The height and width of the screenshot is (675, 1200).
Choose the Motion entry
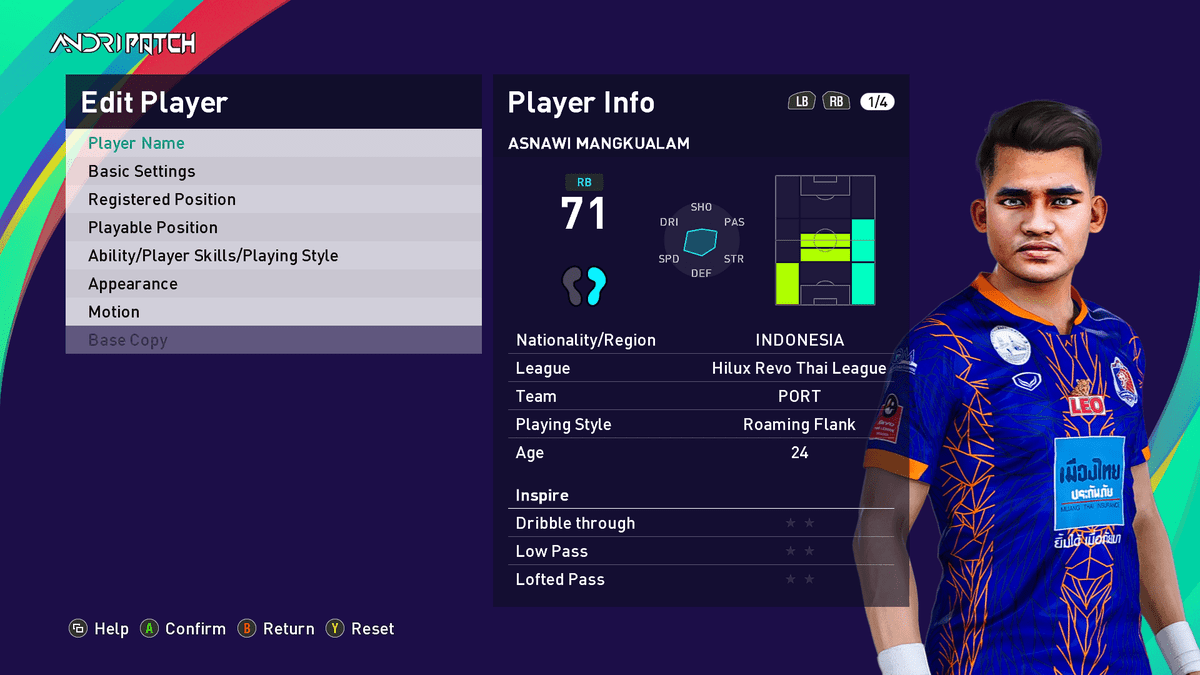pyautogui.click(x=273, y=311)
